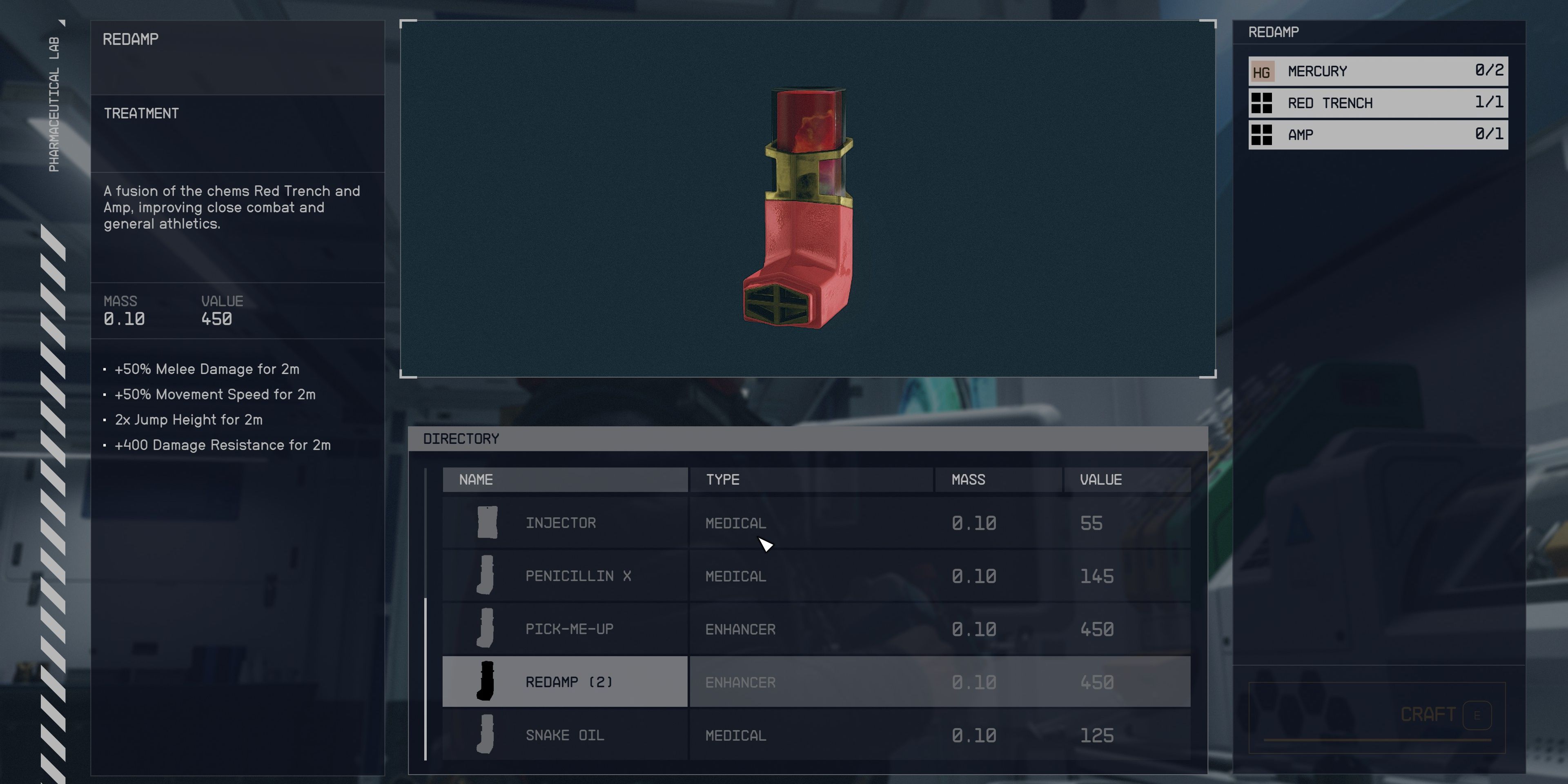Screen dimensions: 1568x784
Task: Select the Injector item icon
Action: click(x=487, y=522)
